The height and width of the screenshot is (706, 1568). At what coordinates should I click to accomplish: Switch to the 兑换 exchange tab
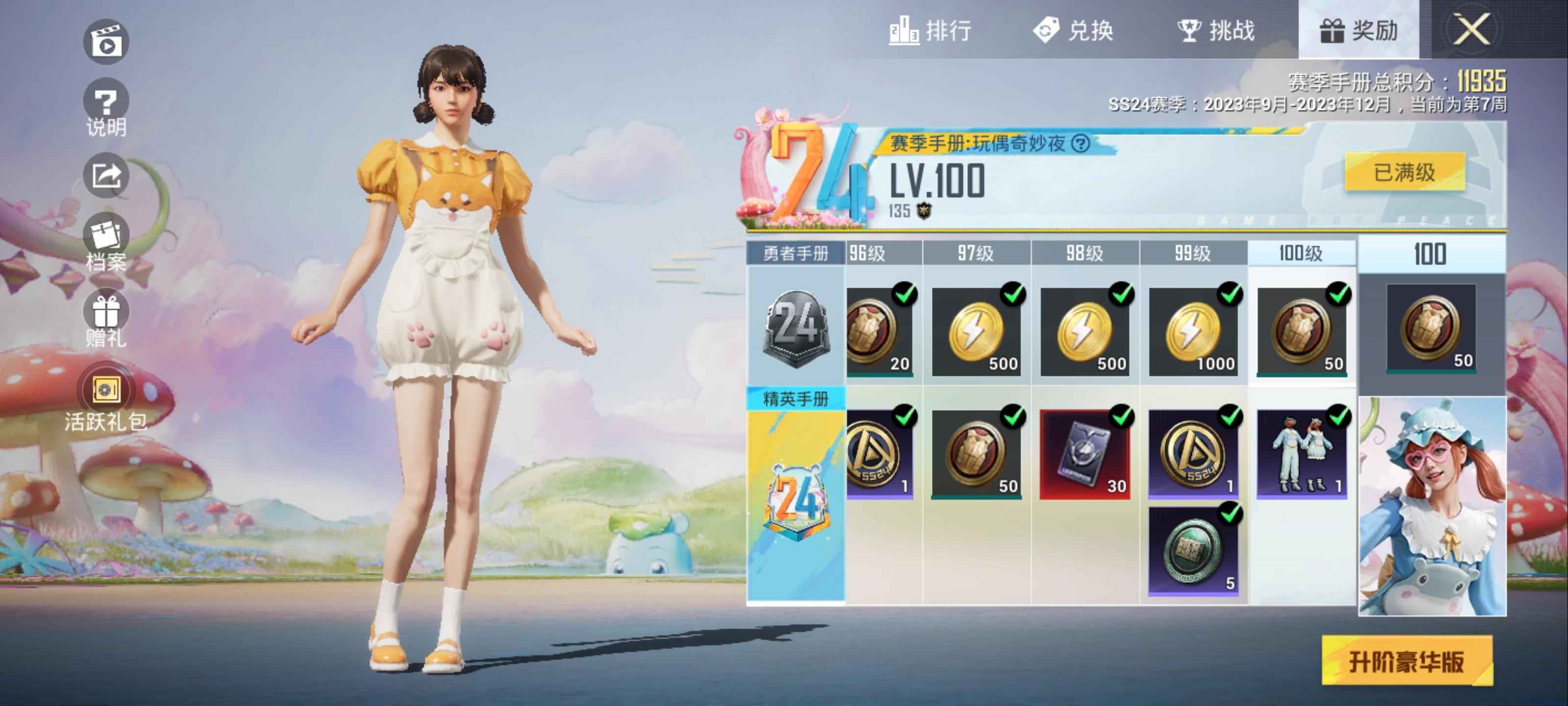point(1074,30)
